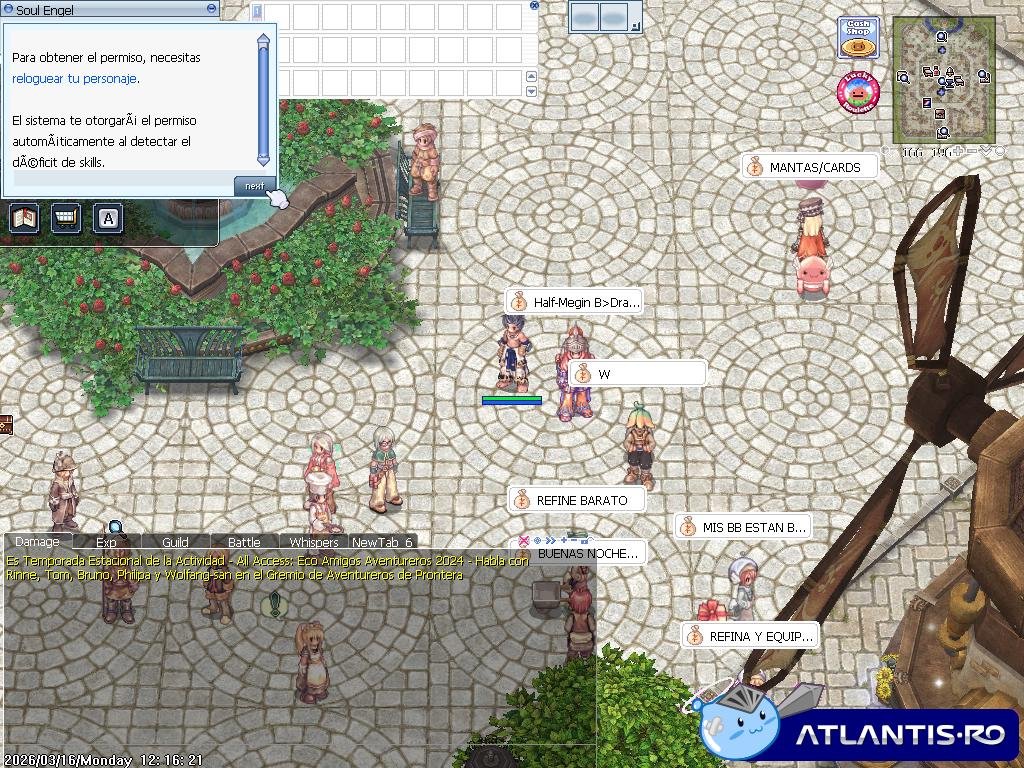Minimize the Soul Engel window
This screenshot has height=768, width=1024.
211,8
